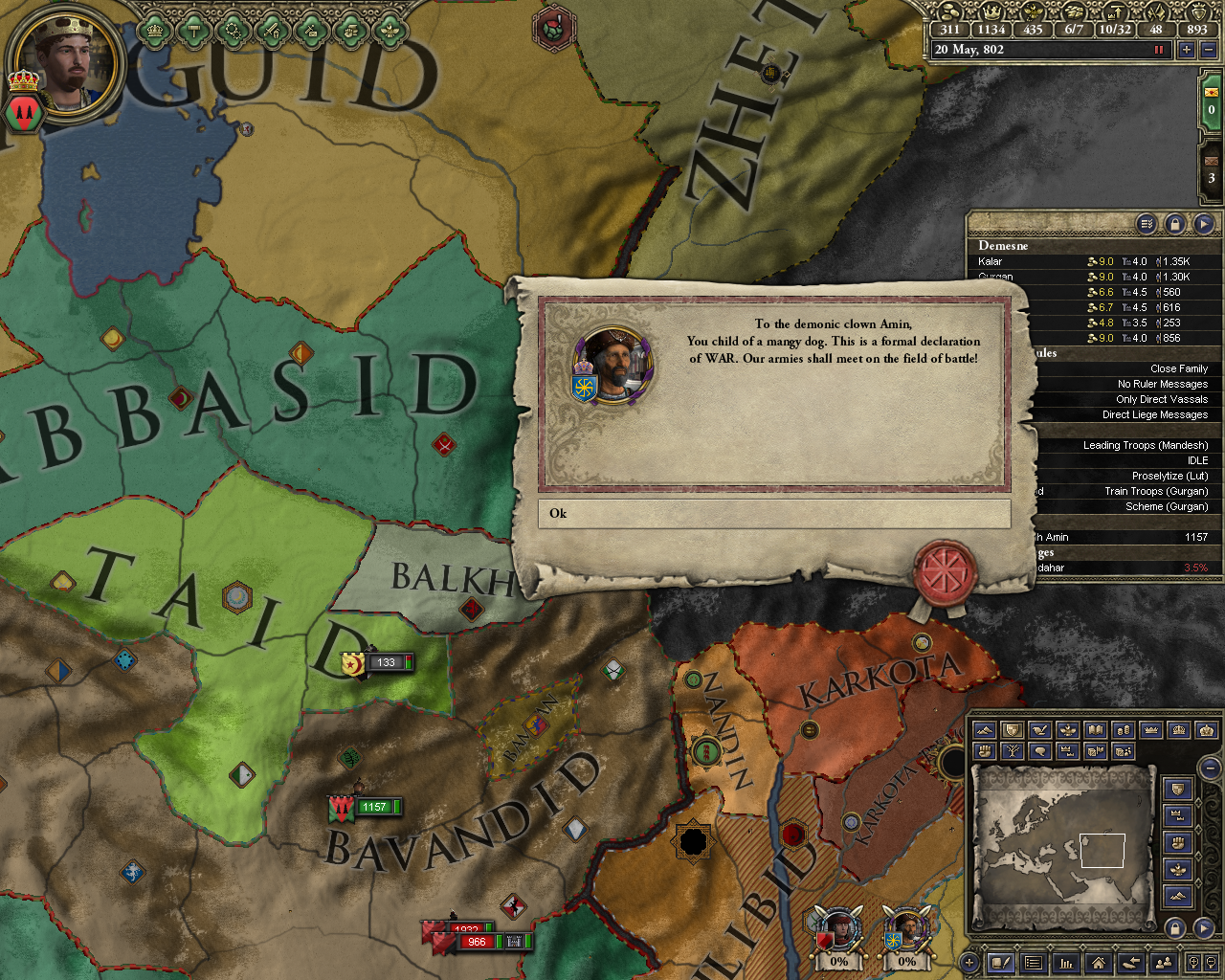Increase game speed with the plus button

[x=1187, y=50]
